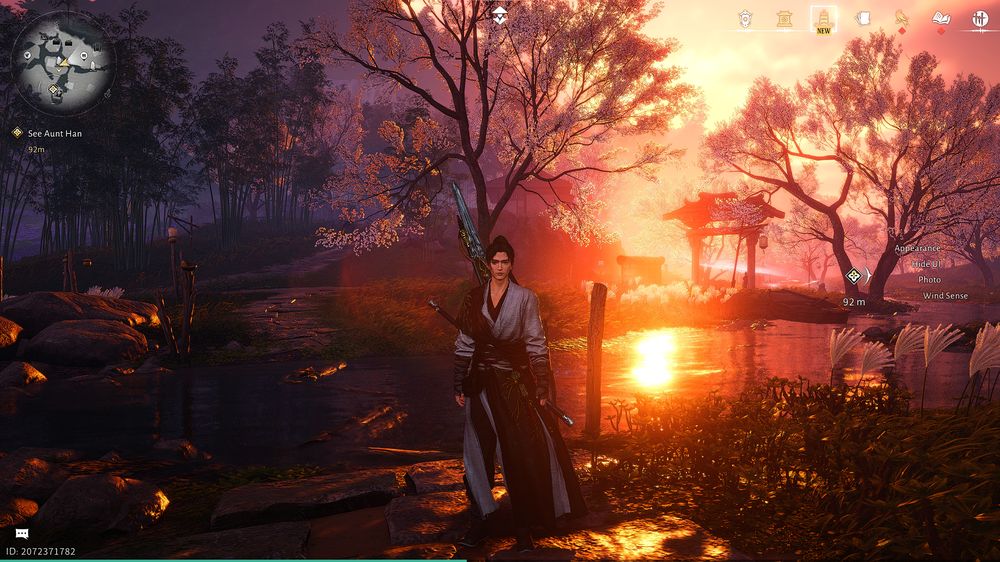Choose Appearance from the side menu

point(917,248)
